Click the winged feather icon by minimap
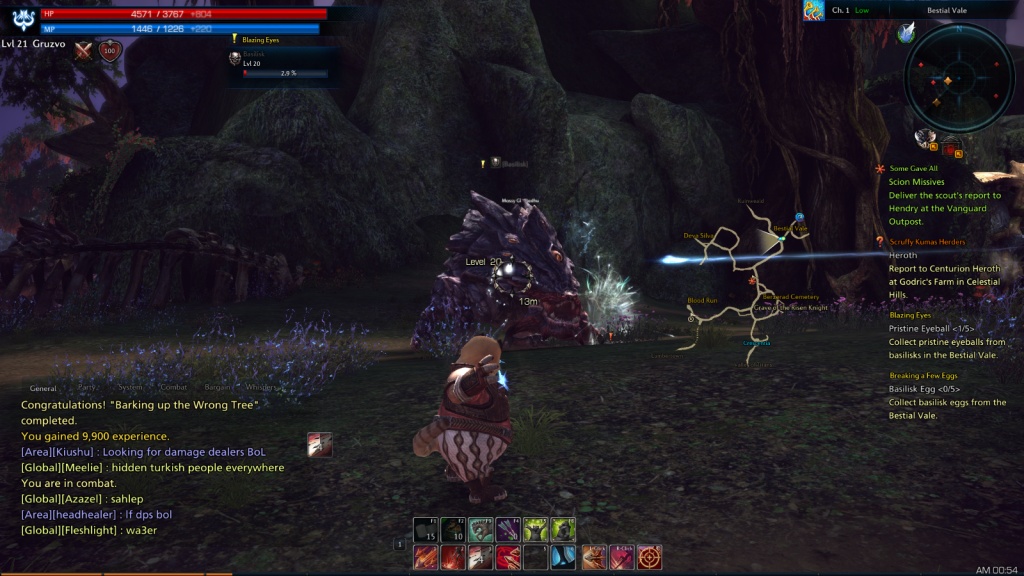1024x576 pixels. click(906, 33)
